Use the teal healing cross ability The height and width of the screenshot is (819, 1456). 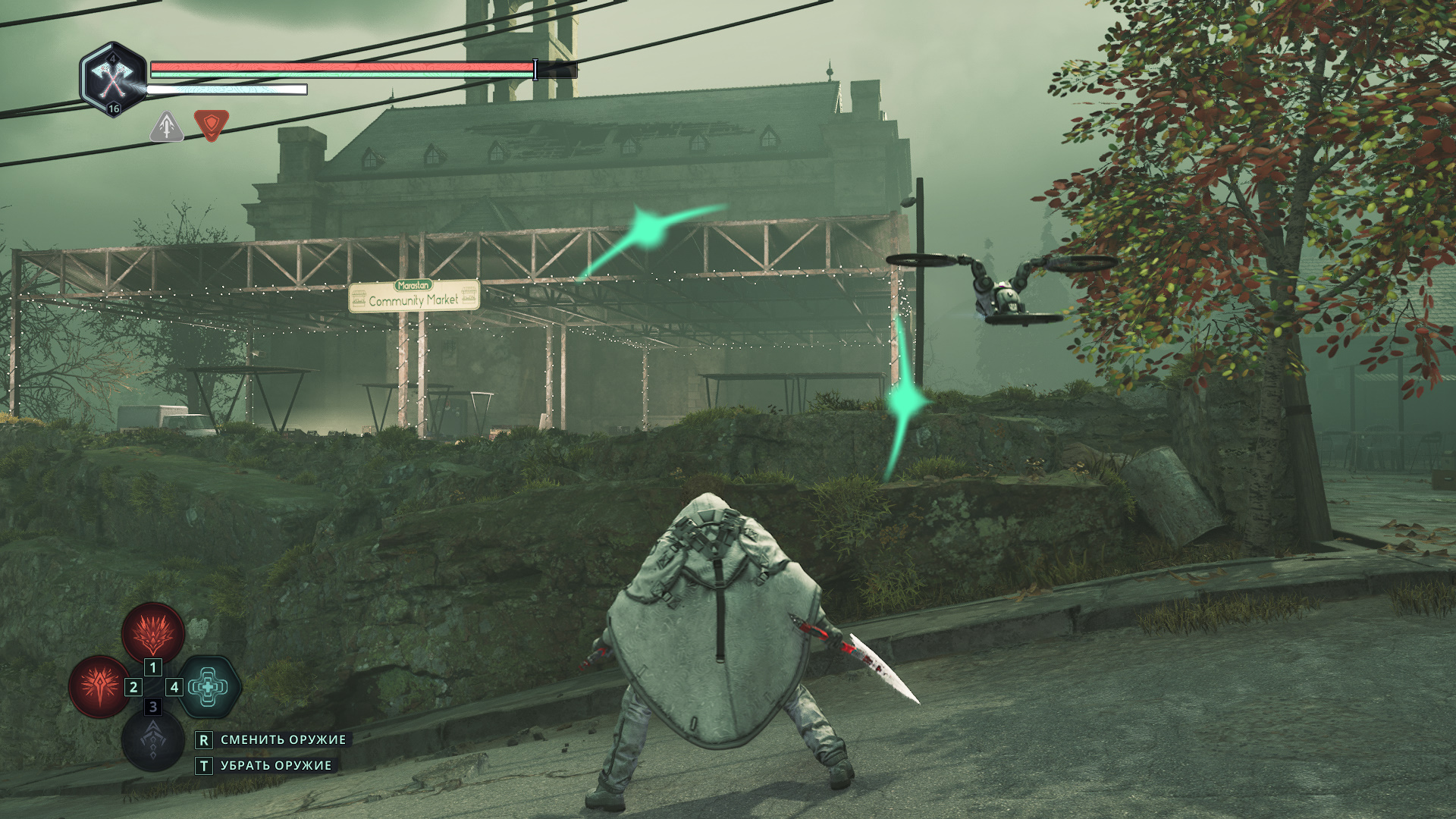click(x=208, y=686)
